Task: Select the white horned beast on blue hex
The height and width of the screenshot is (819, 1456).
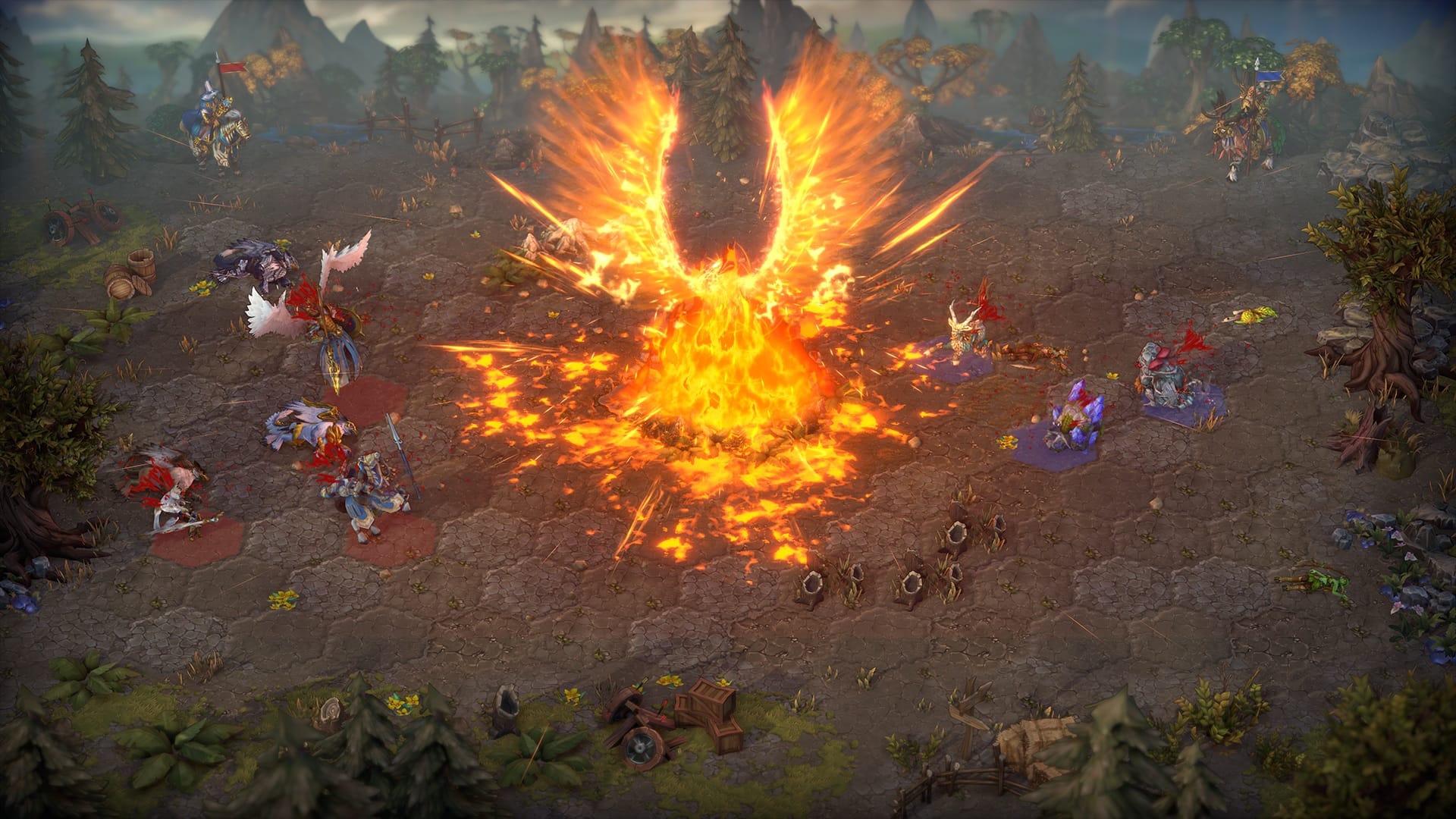Action: click(968, 335)
